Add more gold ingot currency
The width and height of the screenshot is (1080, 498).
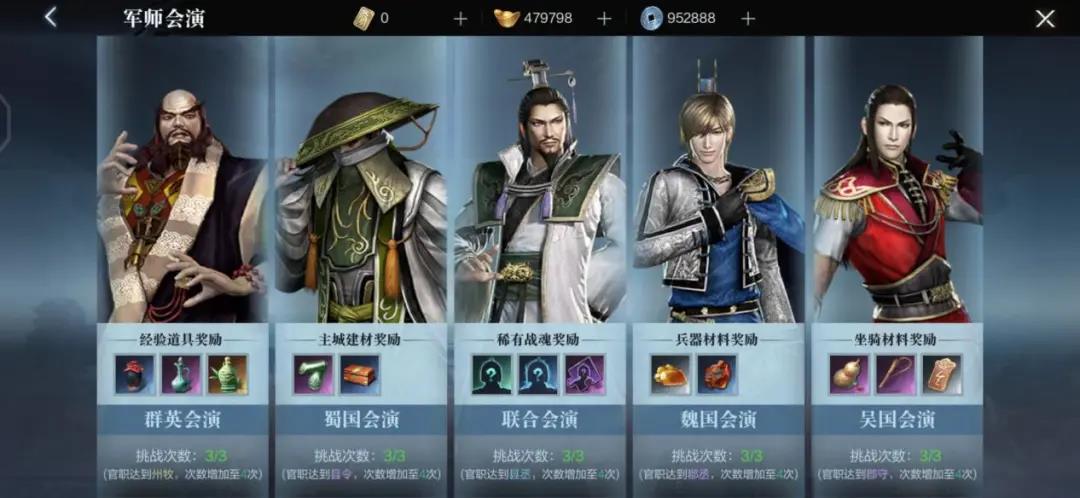pos(604,18)
